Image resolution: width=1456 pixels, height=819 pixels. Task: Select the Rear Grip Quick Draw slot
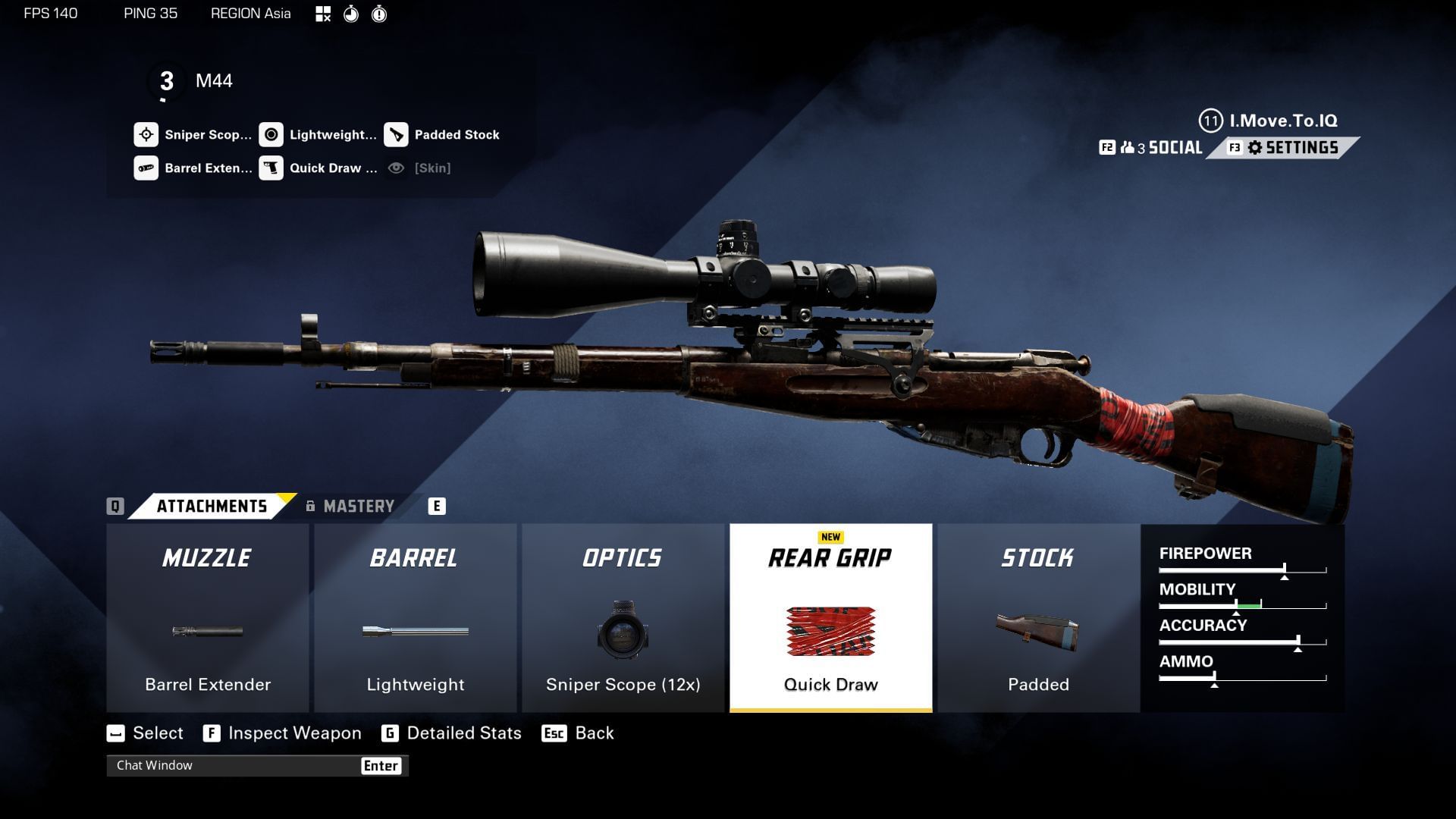(x=830, y=617)
